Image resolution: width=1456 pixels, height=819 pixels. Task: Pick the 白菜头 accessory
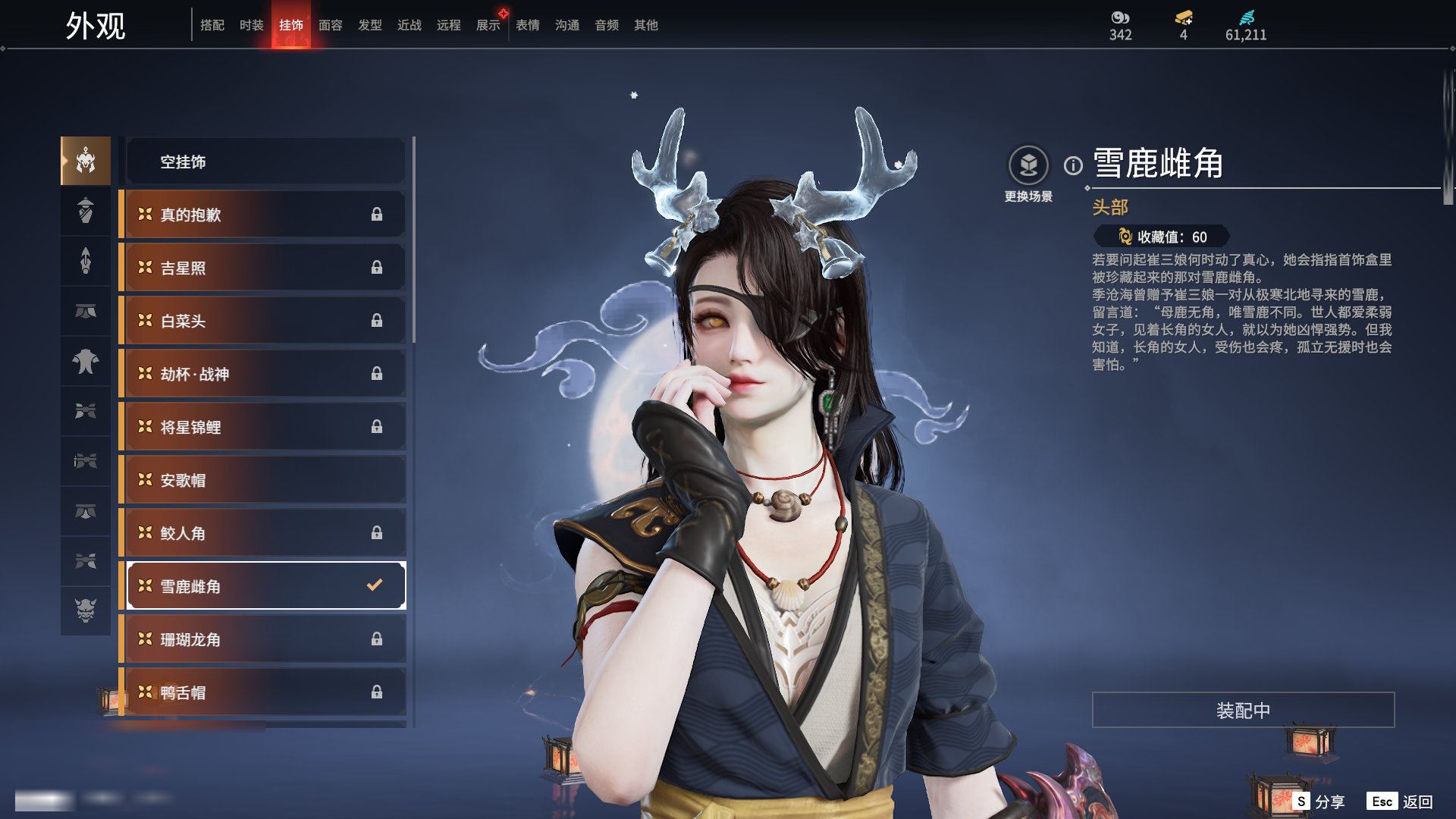click(265, 321)
